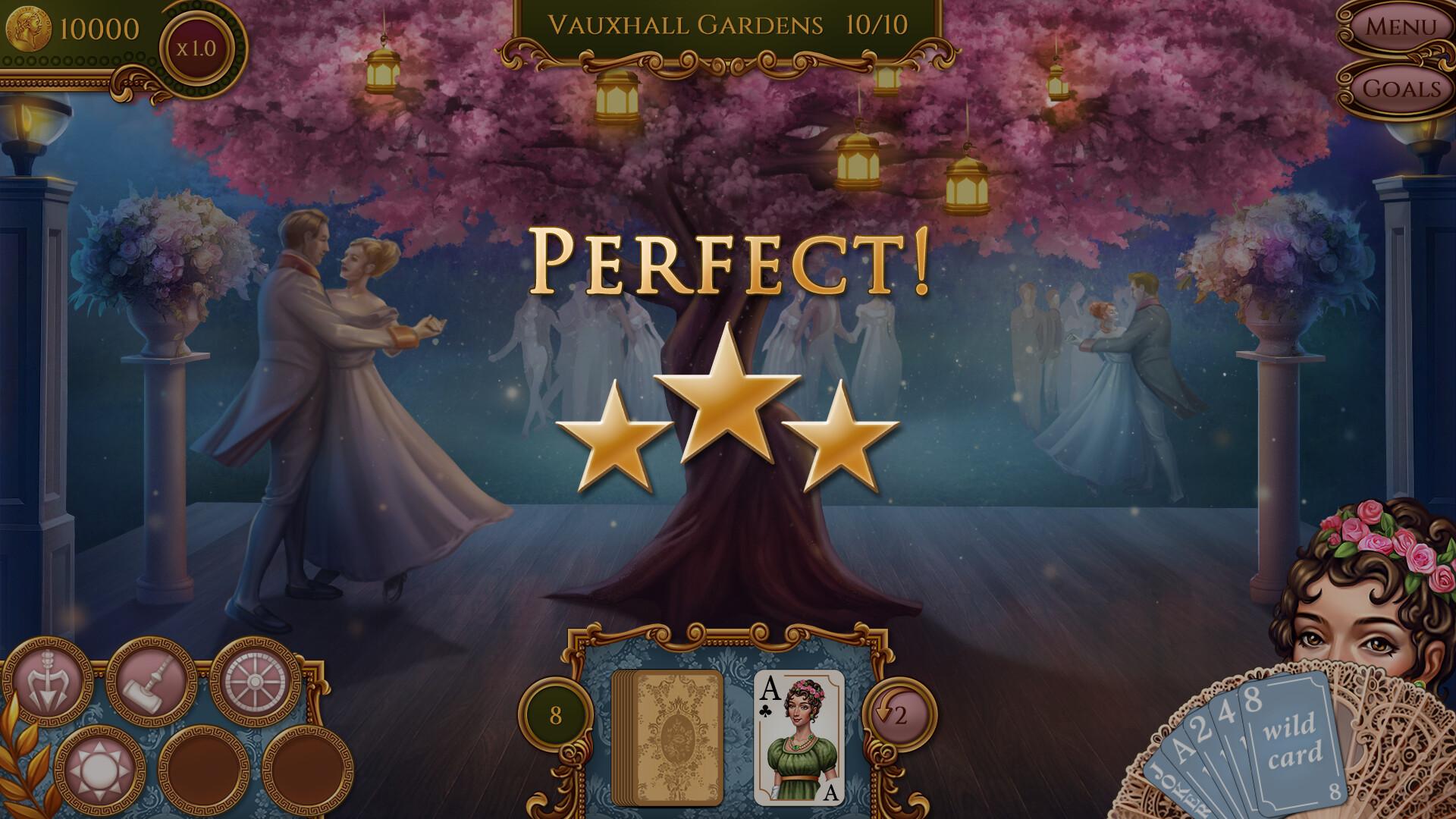Open the Menu

[1402, 28]
